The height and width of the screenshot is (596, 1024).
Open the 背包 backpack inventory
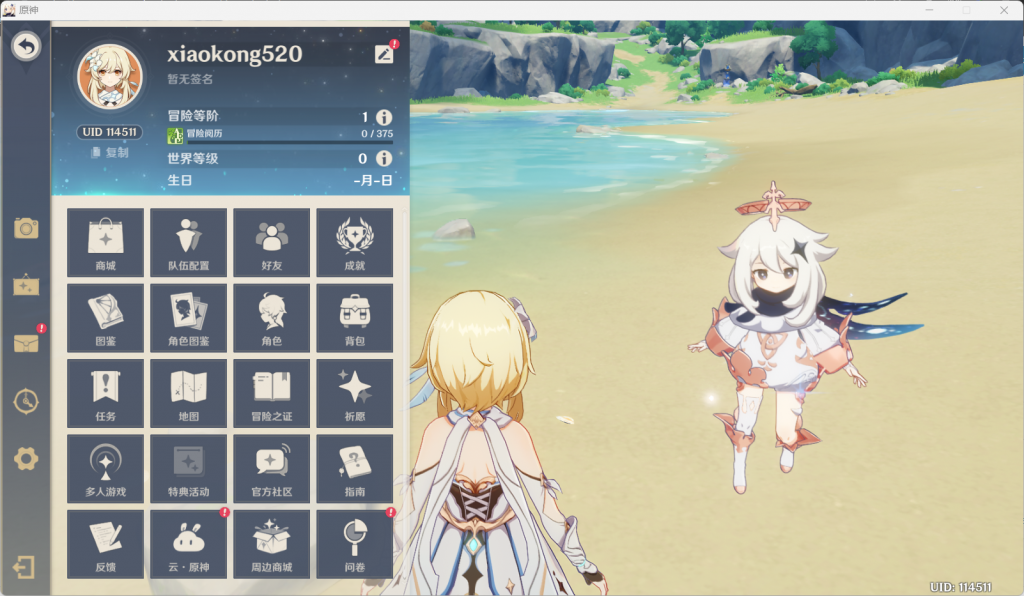click(x=354, y=317)
